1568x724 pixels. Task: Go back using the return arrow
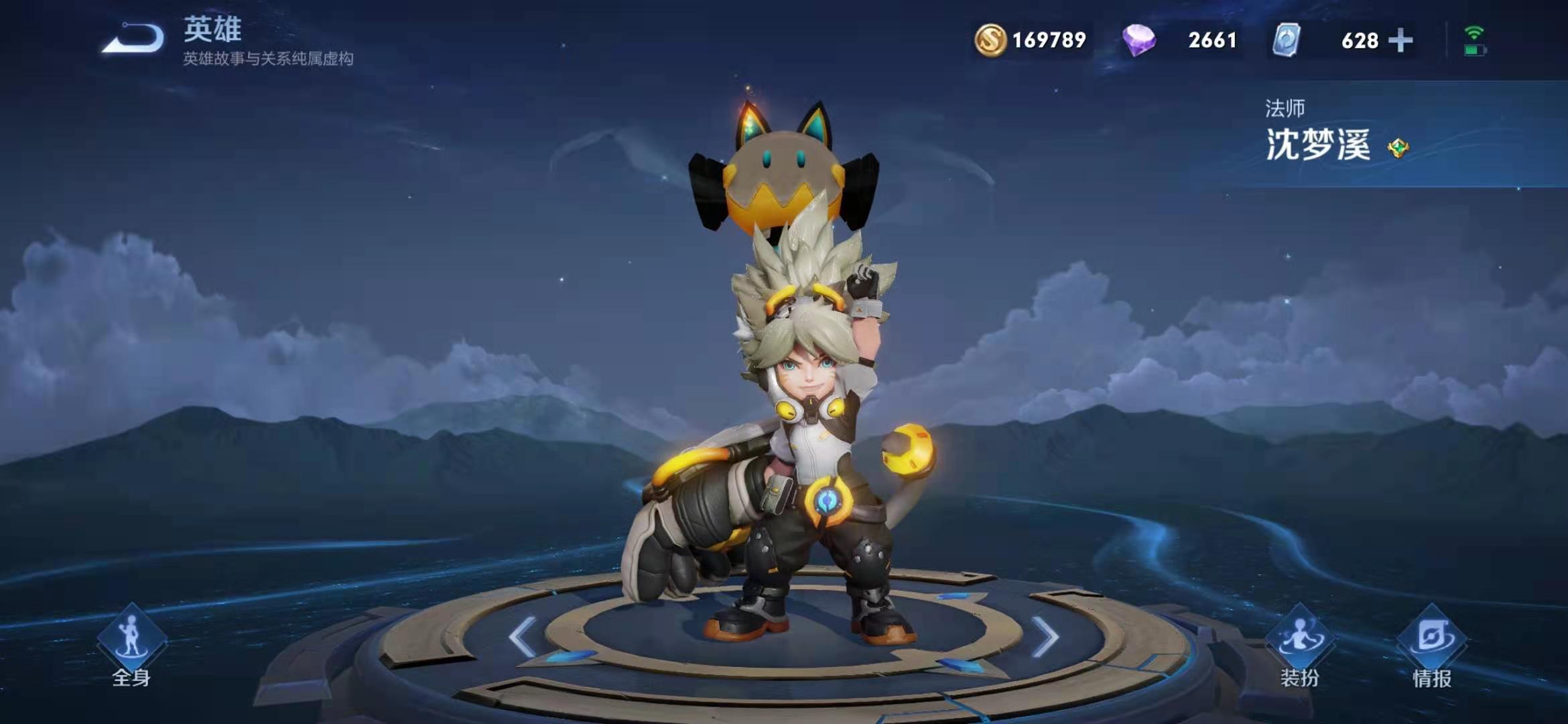coord(133,39)
